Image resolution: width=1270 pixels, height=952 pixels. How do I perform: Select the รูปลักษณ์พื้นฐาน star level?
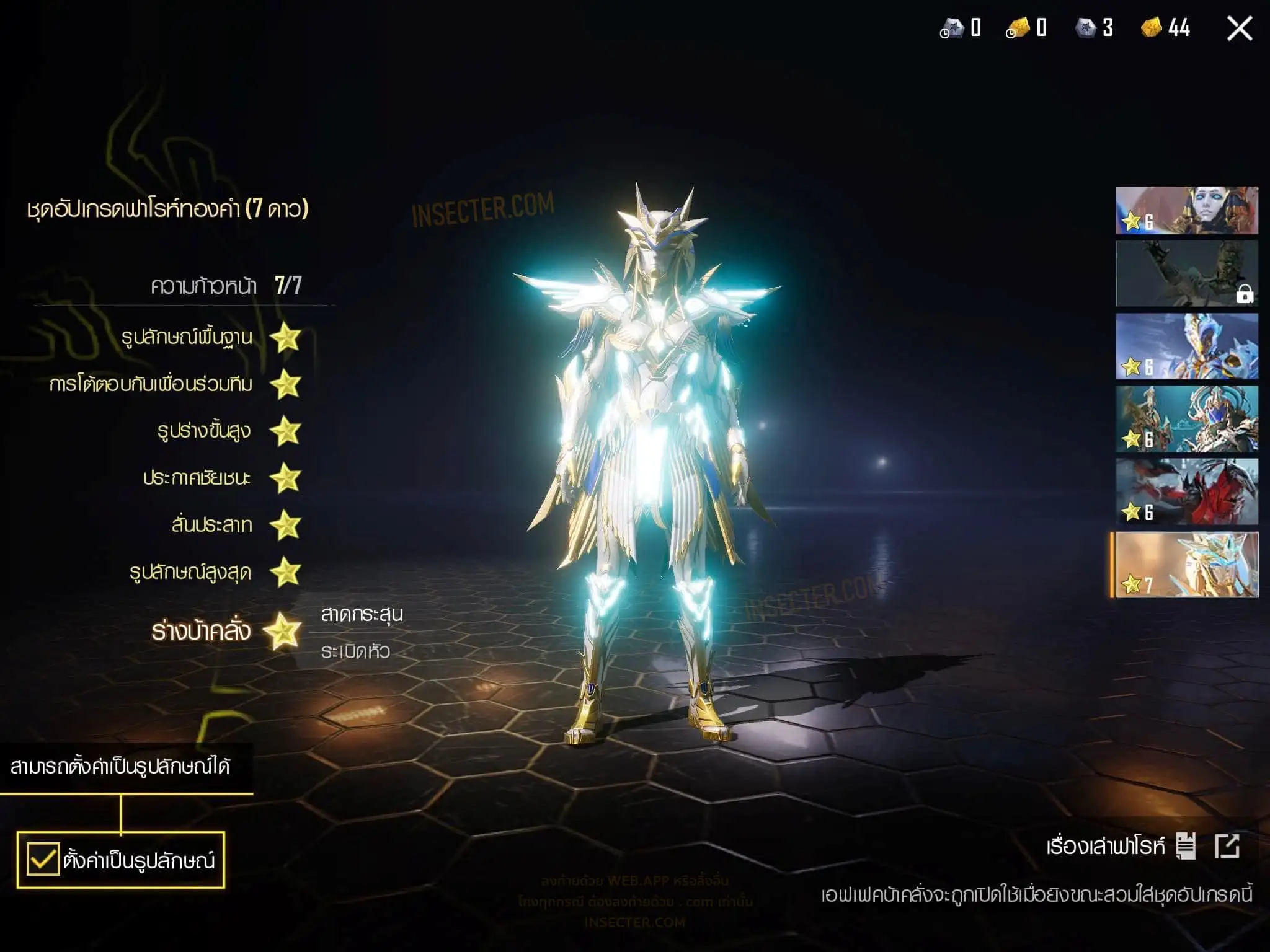click(286, 338)
